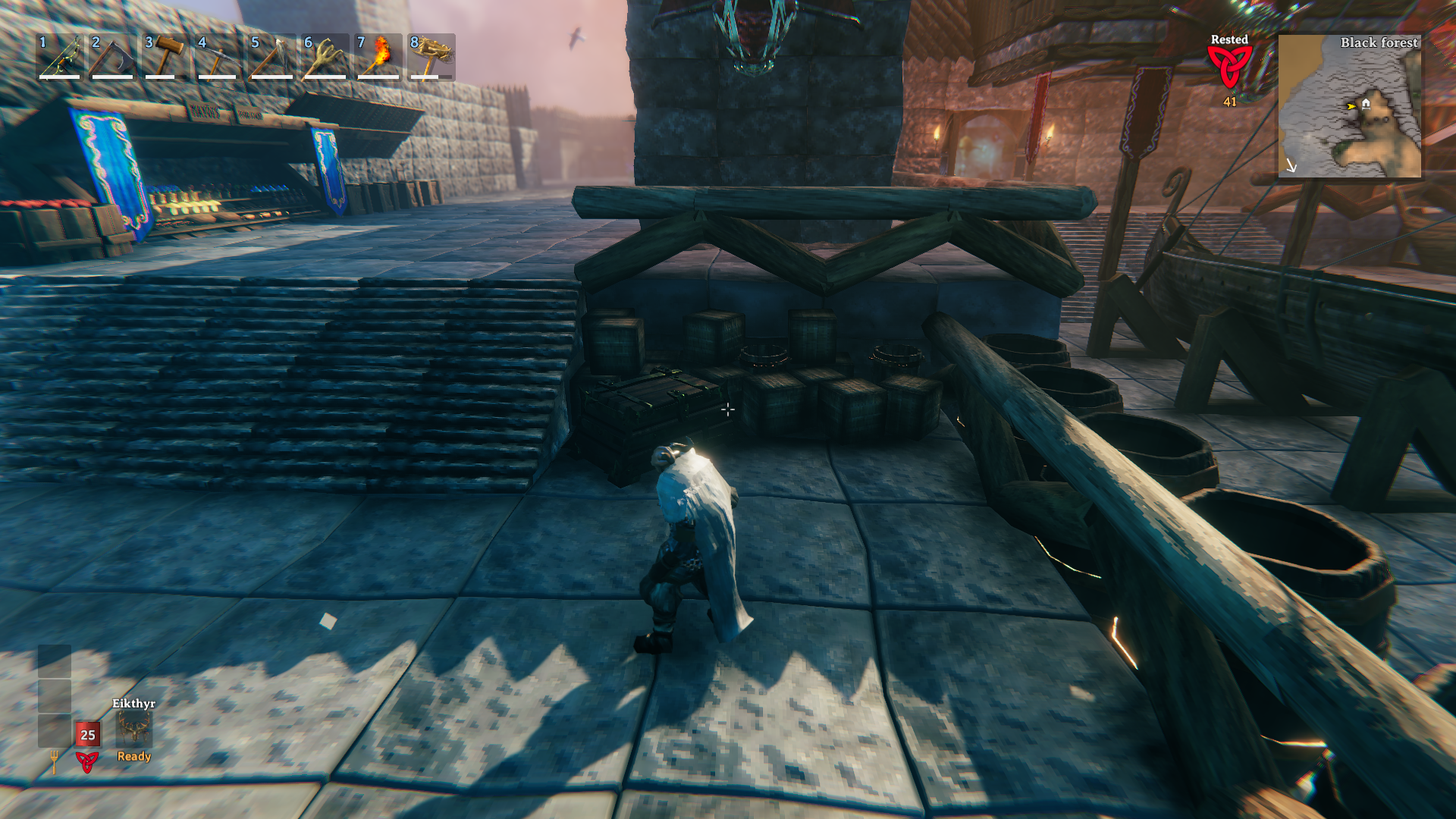The width and height of the screenshot is (1456, 819).
Task: Equip the burning torch in slot 7
Action: 378,57
